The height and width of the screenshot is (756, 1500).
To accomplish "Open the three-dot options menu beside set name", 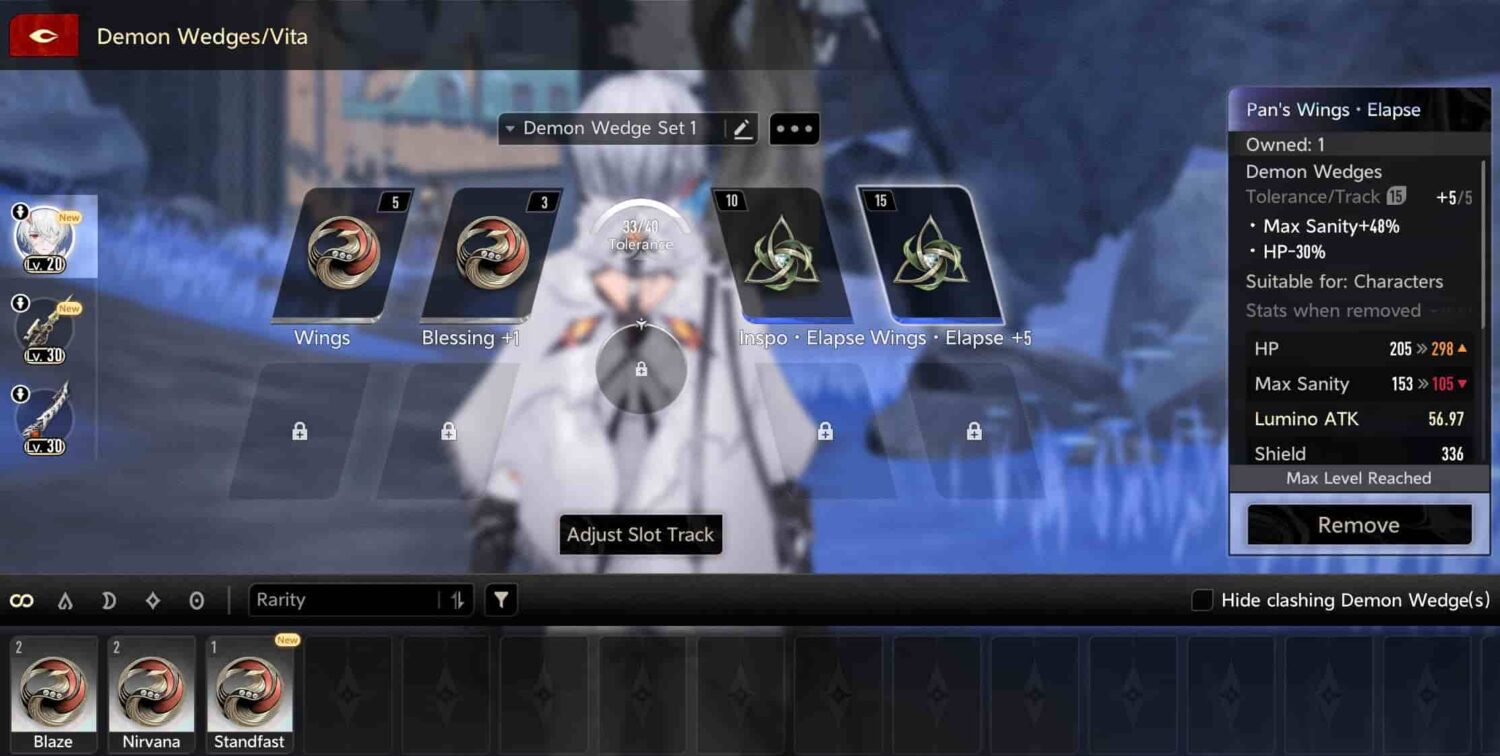I will 793,128.
